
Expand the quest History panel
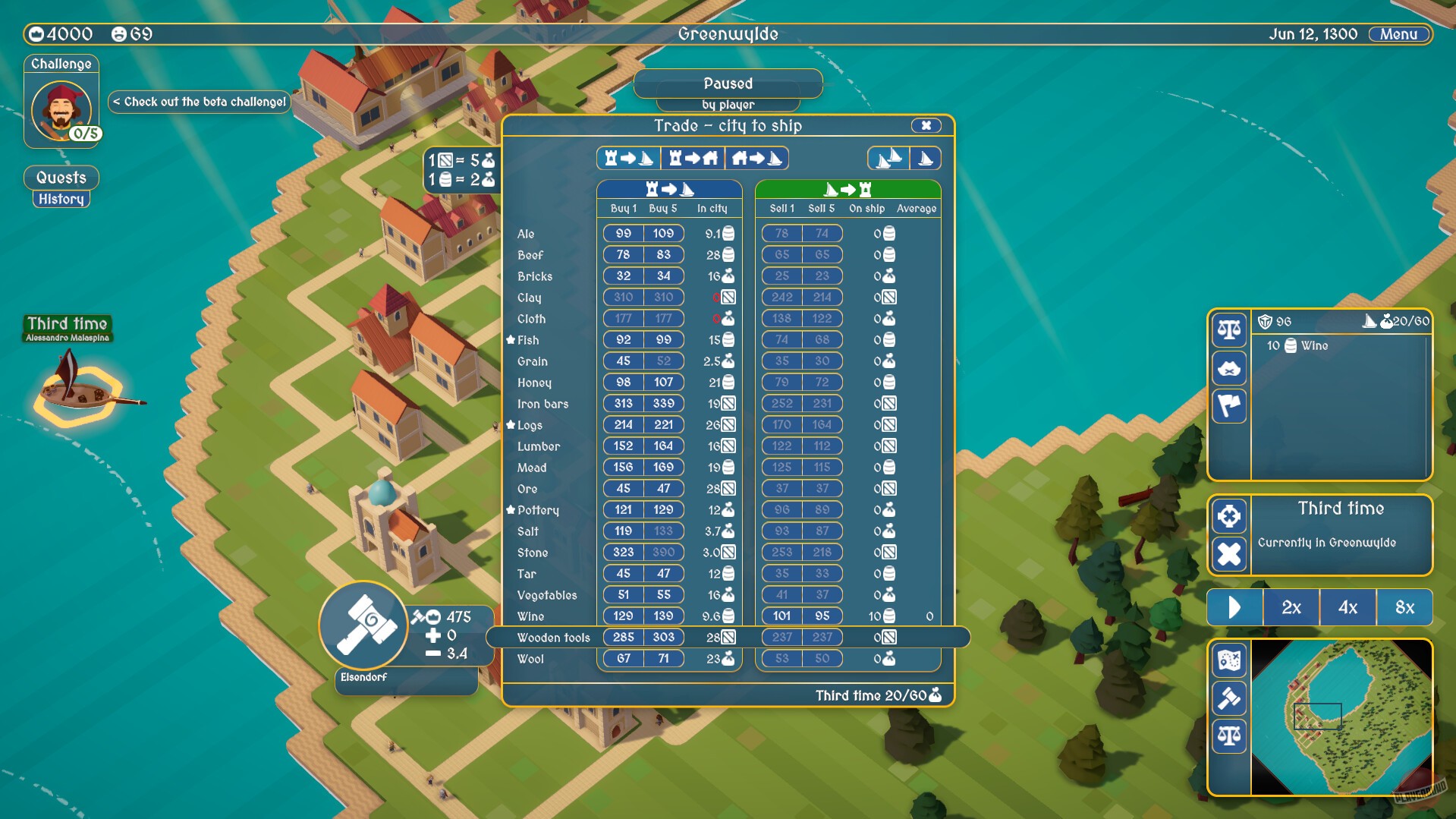click(60, 198)
